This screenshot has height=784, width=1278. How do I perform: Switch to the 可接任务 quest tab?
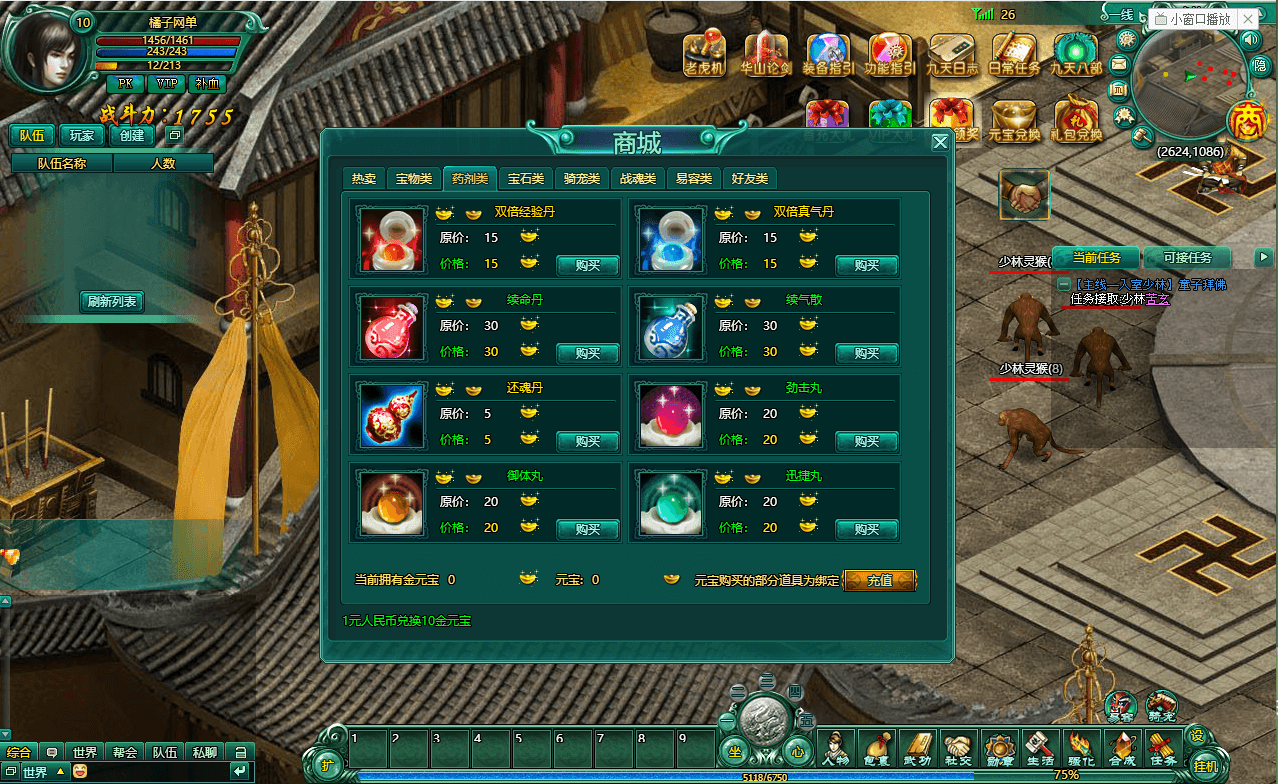[1187, 258]
